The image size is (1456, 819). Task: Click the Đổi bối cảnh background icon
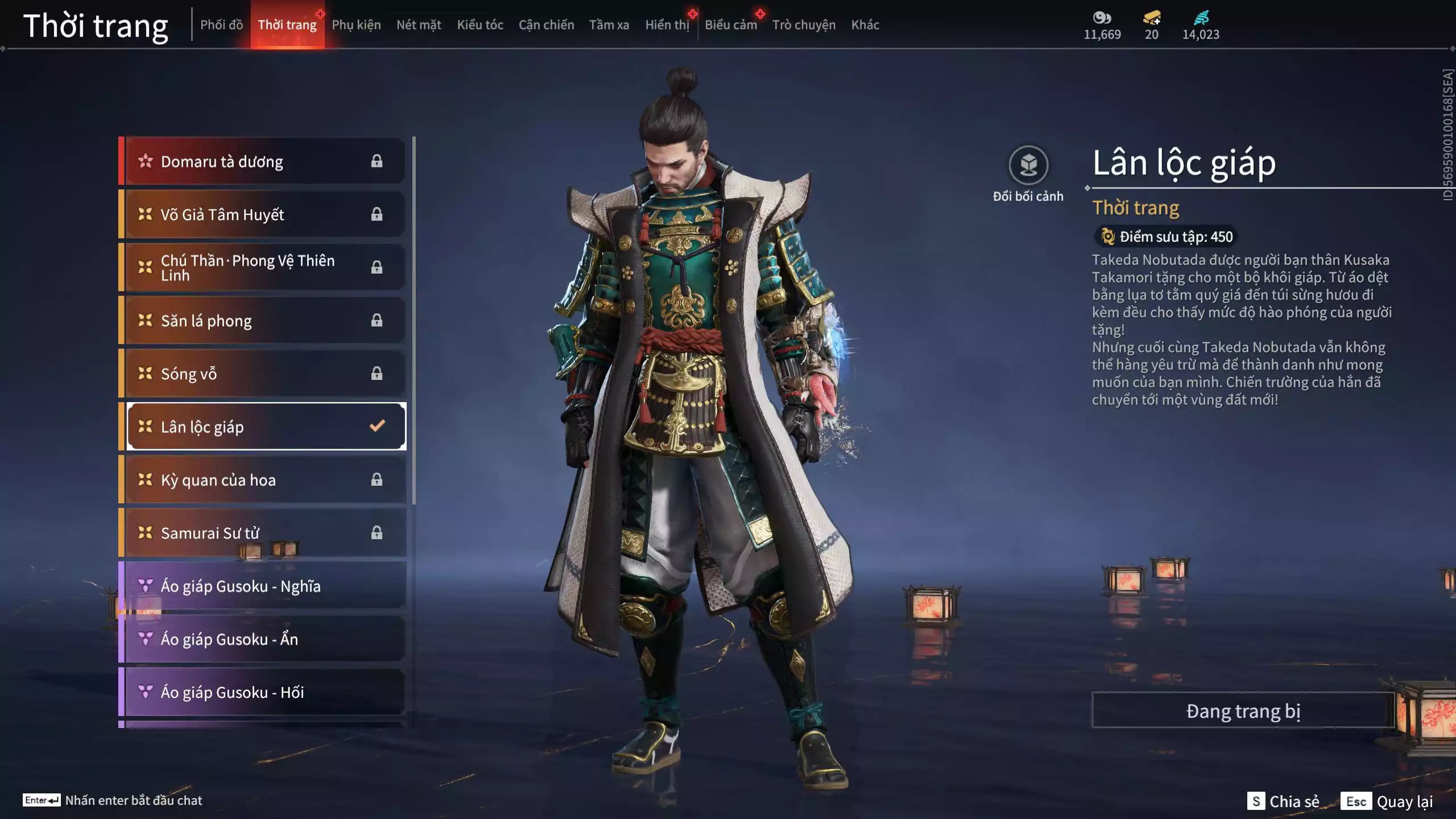[1028, 166]
